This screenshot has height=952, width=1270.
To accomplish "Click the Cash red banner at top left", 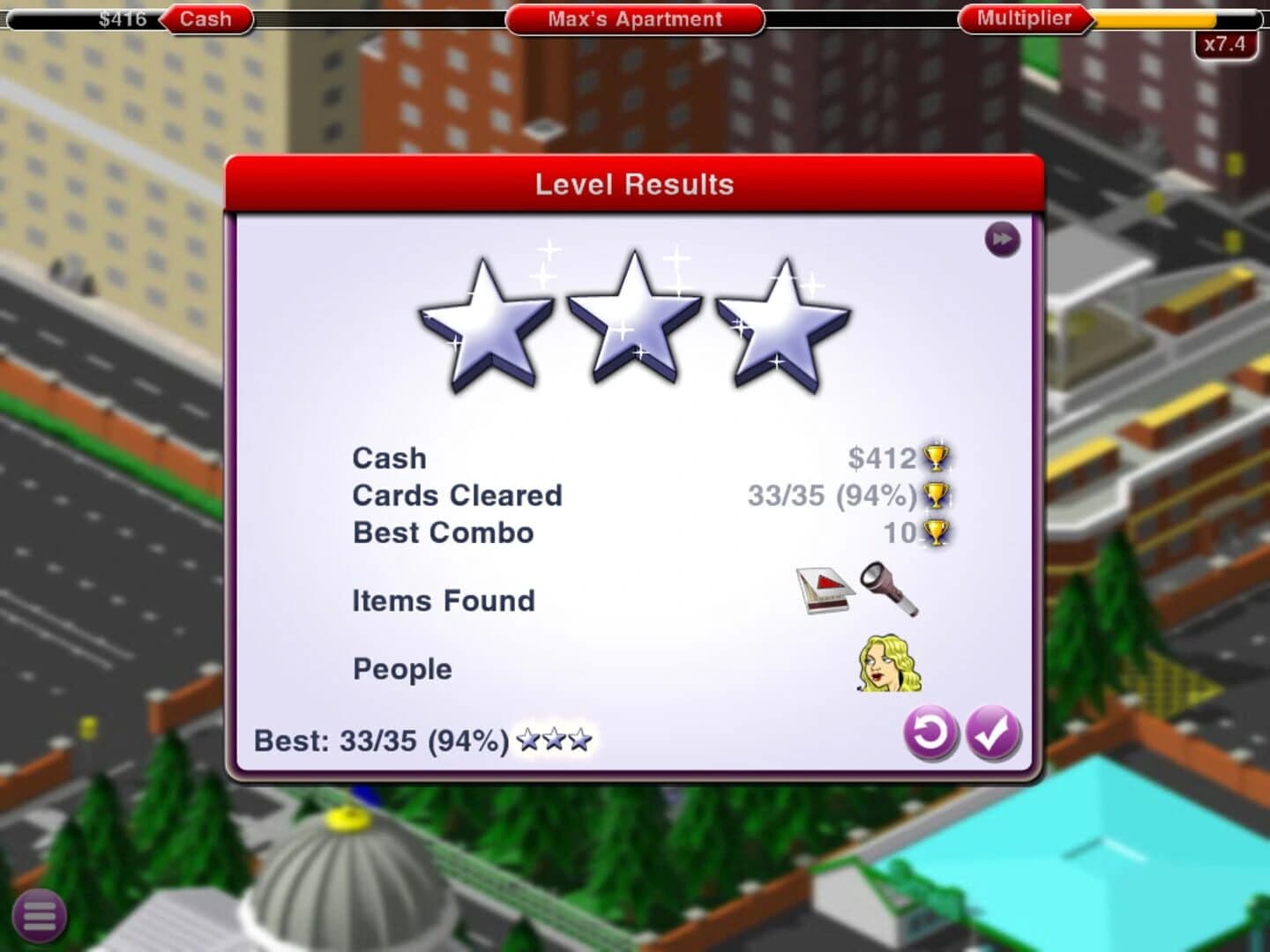I will 204,18.
